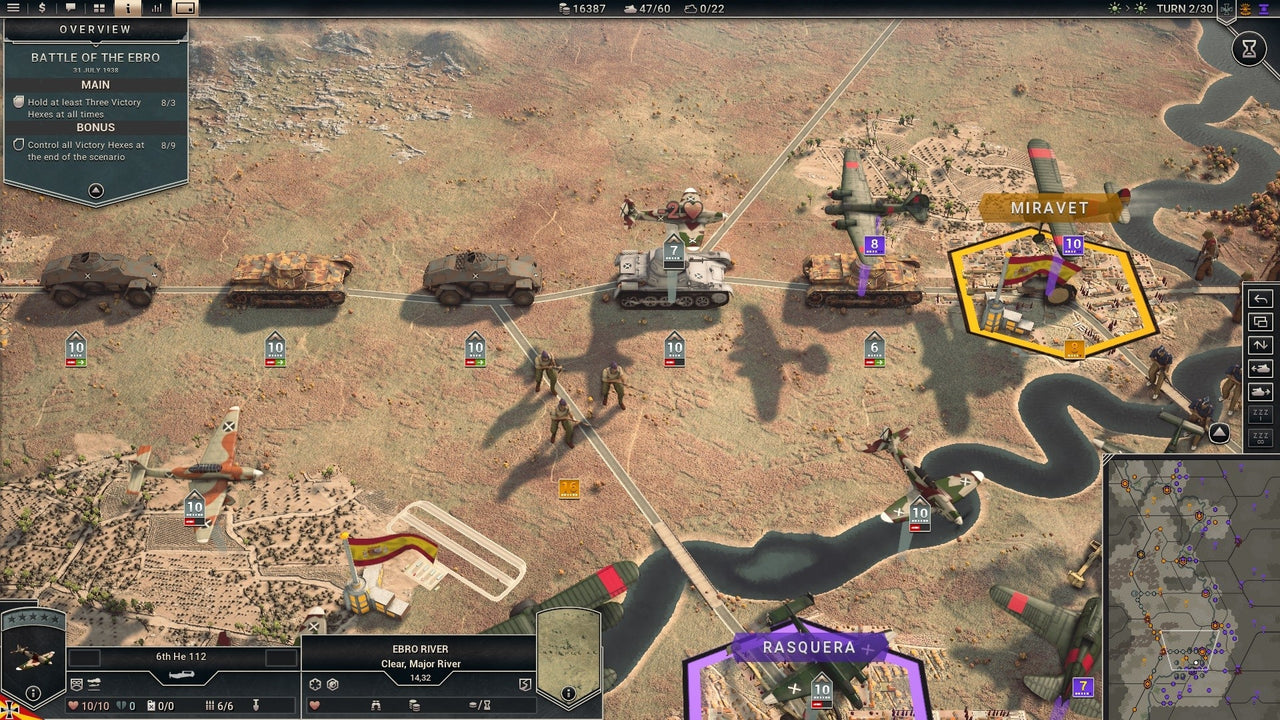This screenshot has height=720, width=1280.
Task: Put current unit to sleep with ZZZ toggle
Action: (x=1259, y=414)
